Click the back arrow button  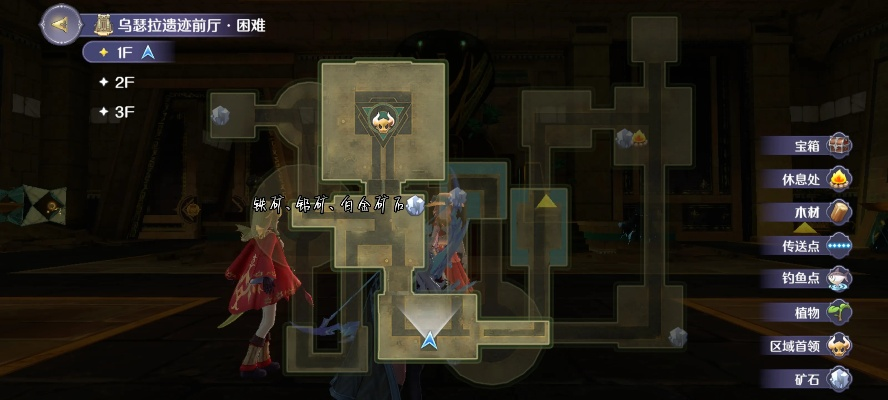click(60, 23)
